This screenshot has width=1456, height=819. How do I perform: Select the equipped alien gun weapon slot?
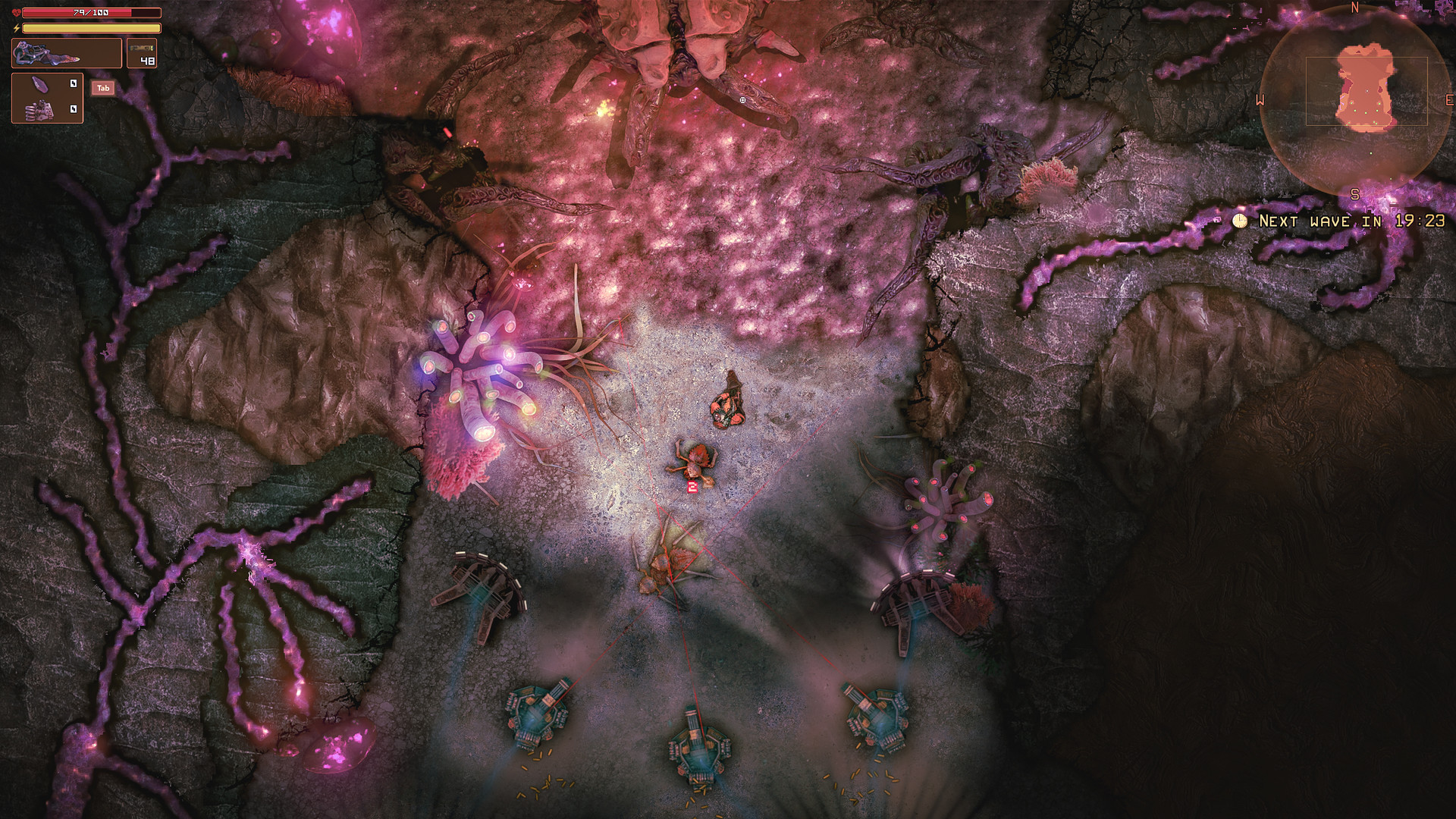click(66, 54)
